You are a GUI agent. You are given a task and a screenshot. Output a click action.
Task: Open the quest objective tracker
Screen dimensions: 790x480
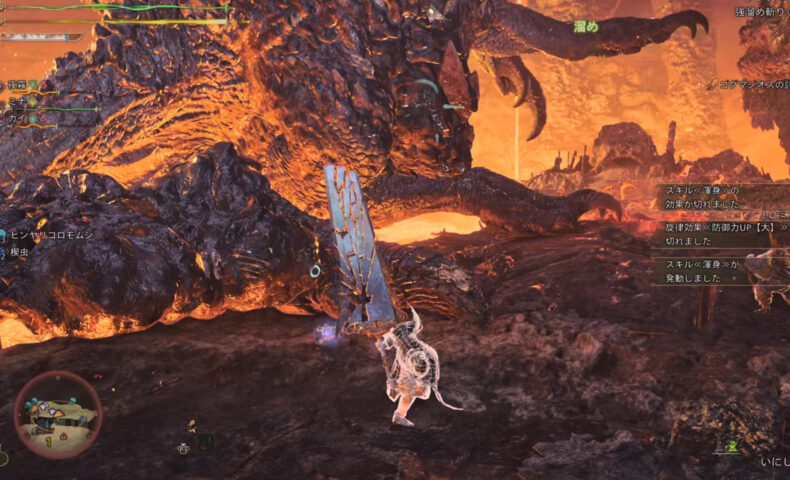(748, 85)
